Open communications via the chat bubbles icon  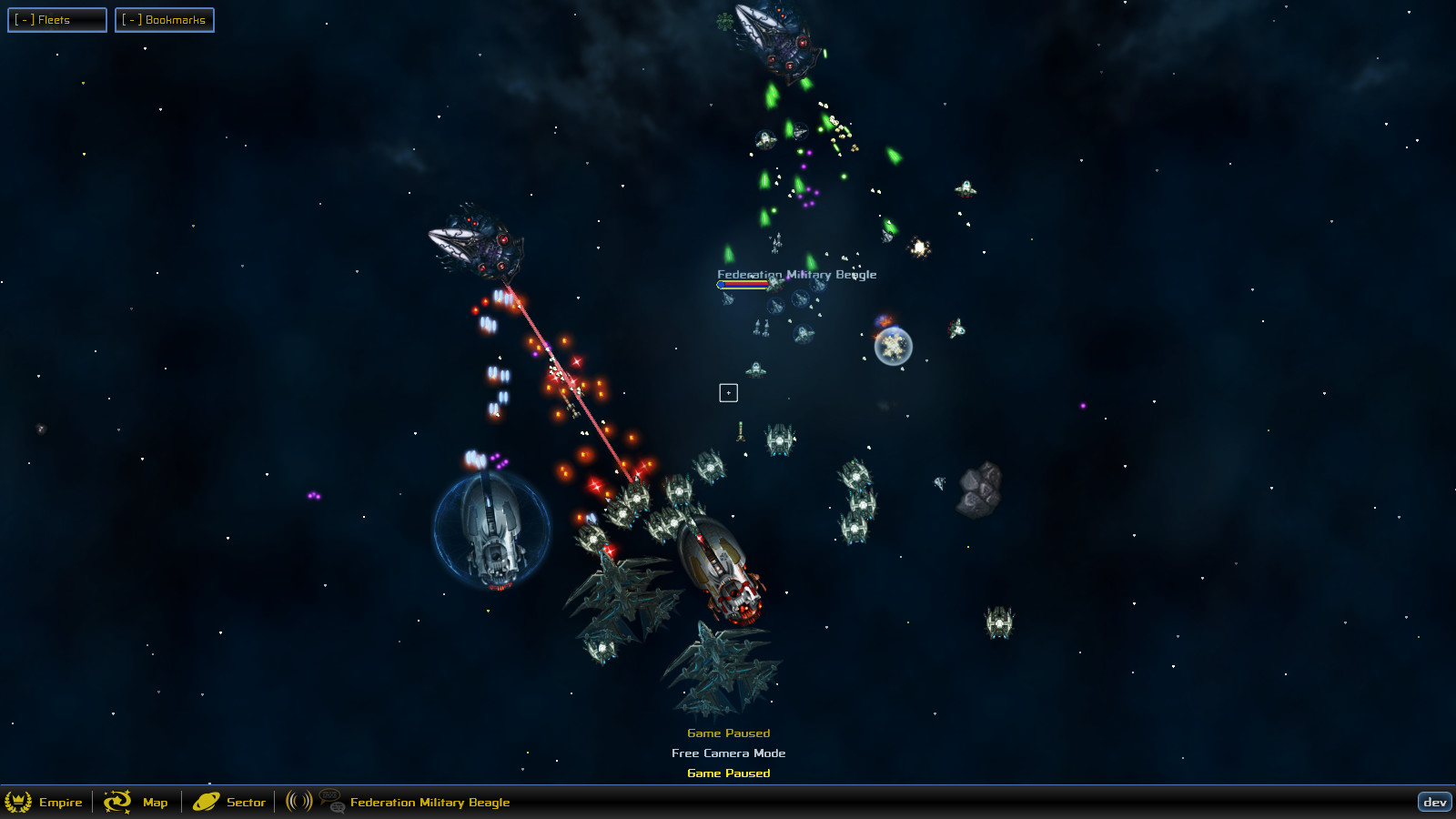(x=329, y=802)
